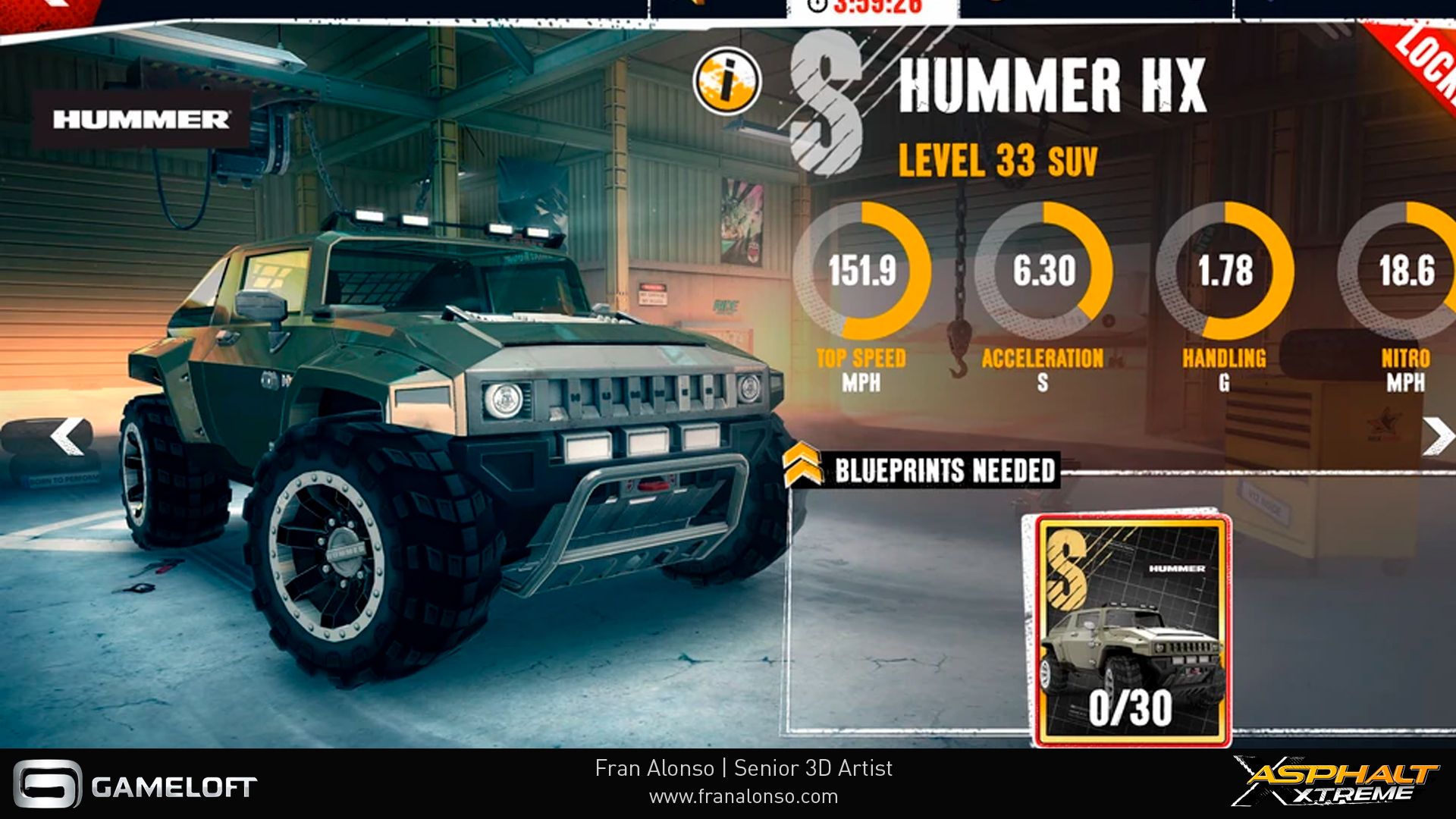Viewport: 1456px width, 819px height.
Task: Open the orange info icon
Action: (x=726, y=81)
